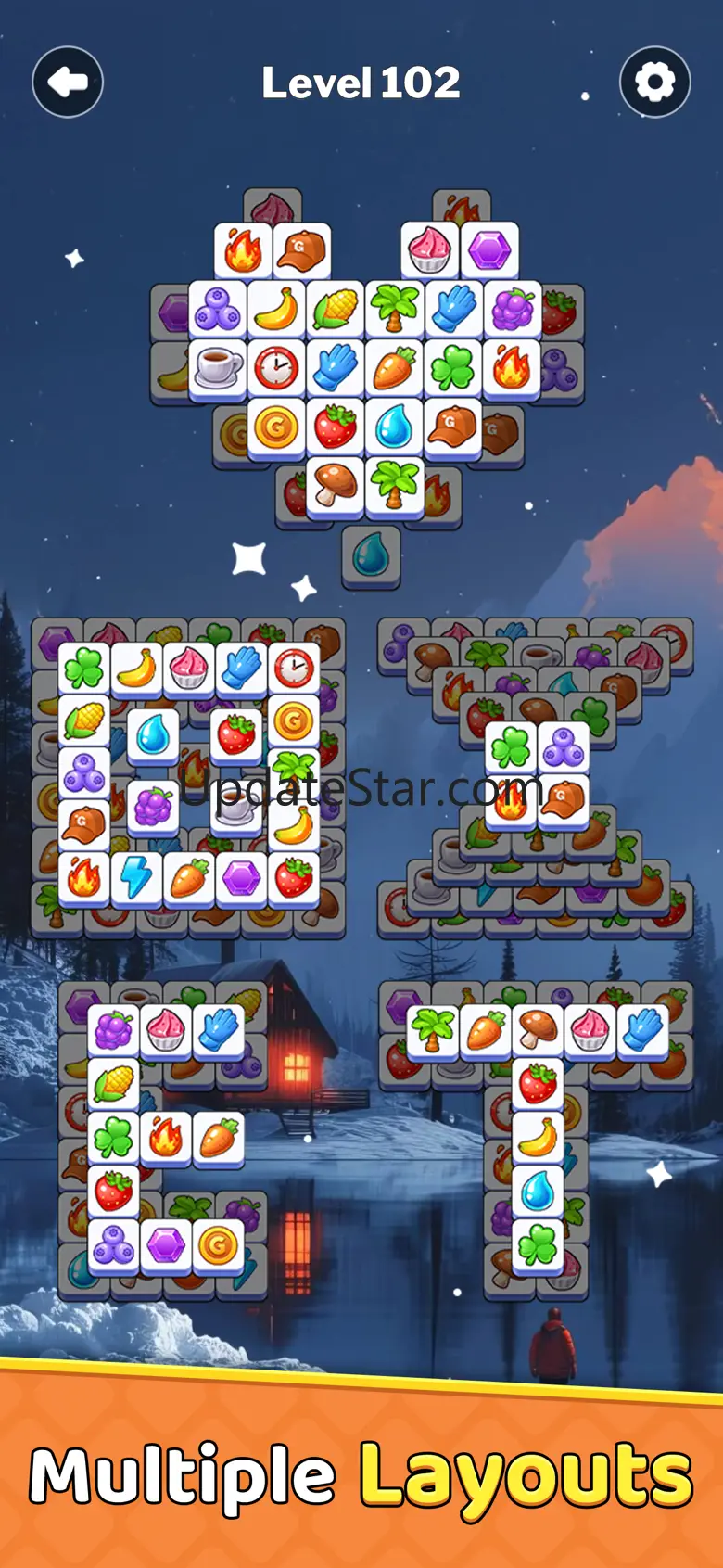Select the corn tile in the heart stack
723x1568 pixels.
(335, 310)
